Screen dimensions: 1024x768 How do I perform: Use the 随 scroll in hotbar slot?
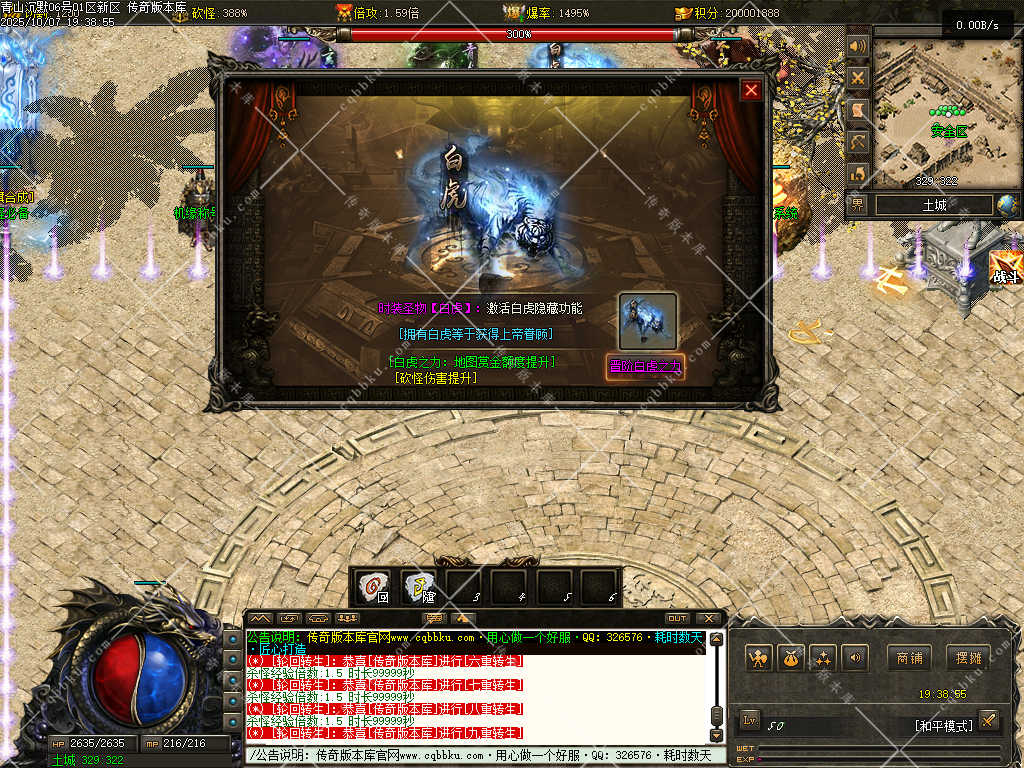point(420,586)
